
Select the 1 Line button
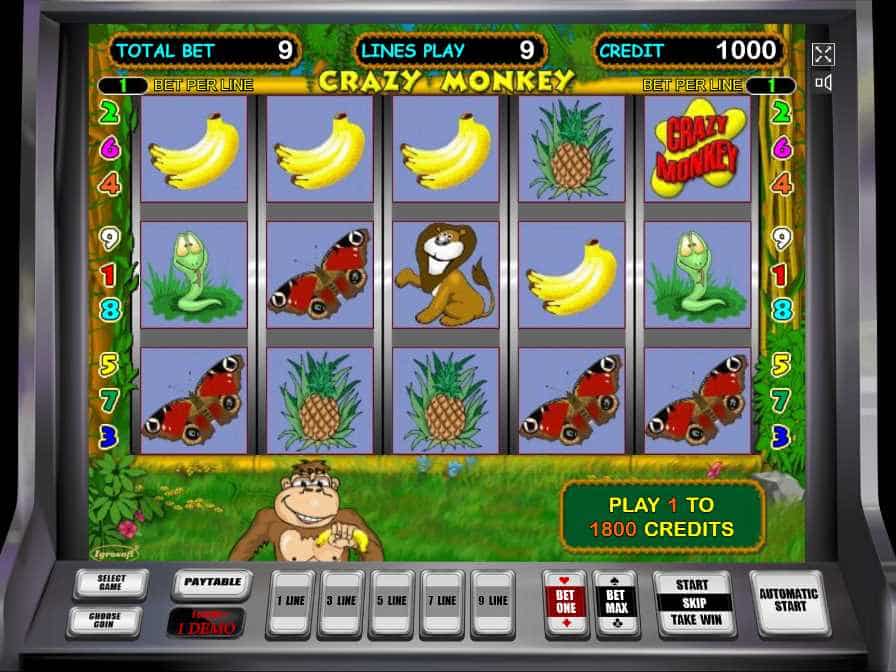[x=290, y=602]
